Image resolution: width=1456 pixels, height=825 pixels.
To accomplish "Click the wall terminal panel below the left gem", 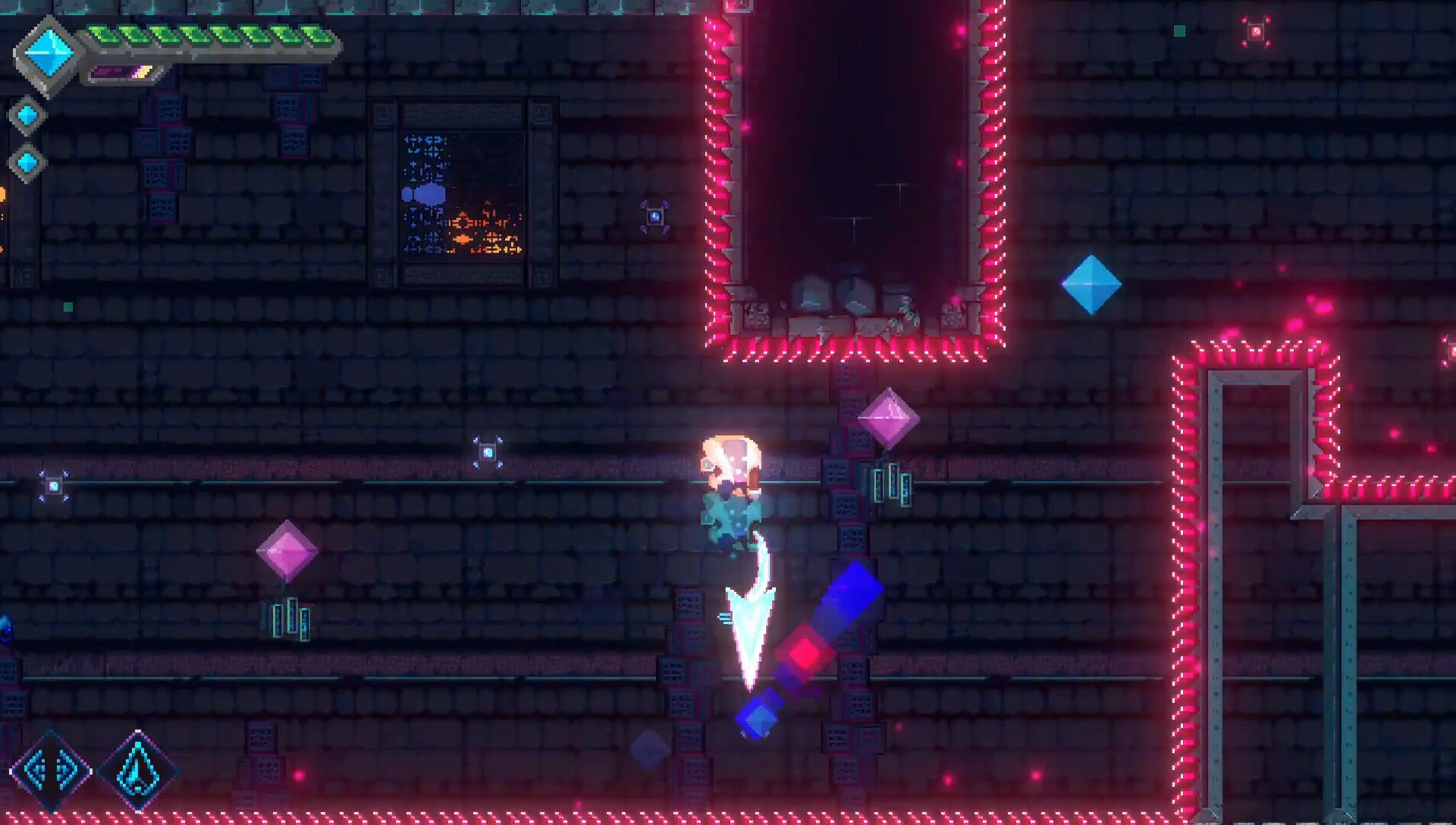I will point(290,617).
